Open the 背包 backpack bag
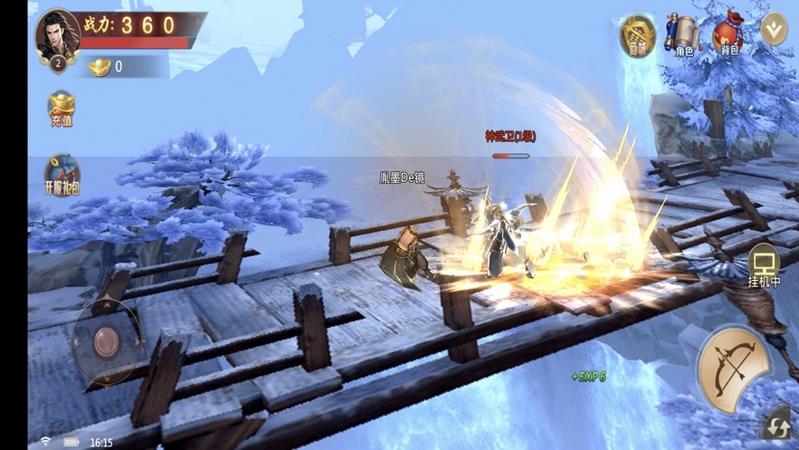Viewport: 799px width, 450px height. (727, 35)
